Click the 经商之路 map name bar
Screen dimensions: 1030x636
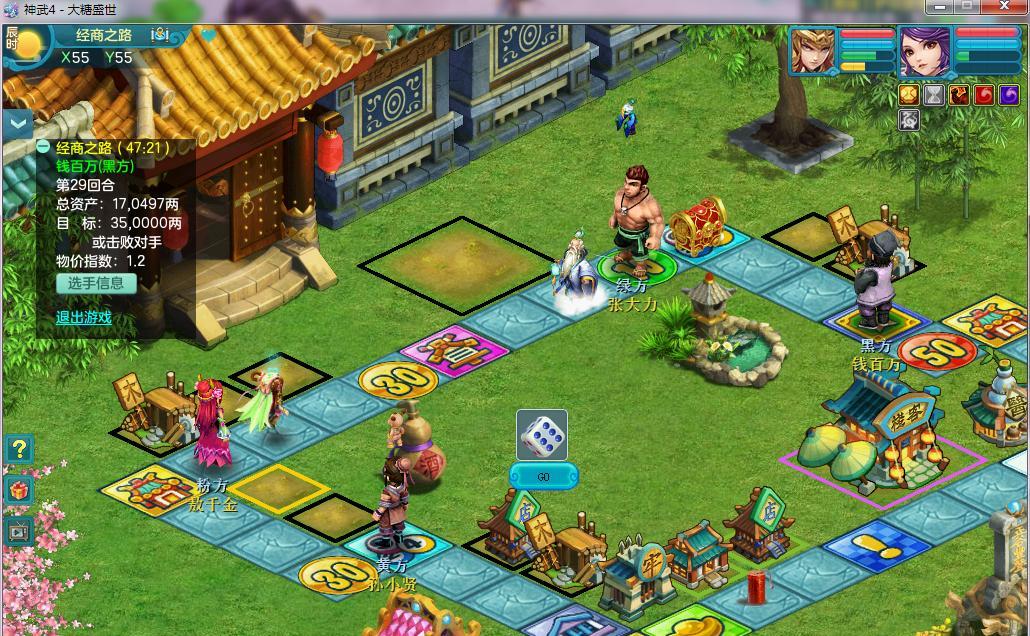click(x=104, y=35)
